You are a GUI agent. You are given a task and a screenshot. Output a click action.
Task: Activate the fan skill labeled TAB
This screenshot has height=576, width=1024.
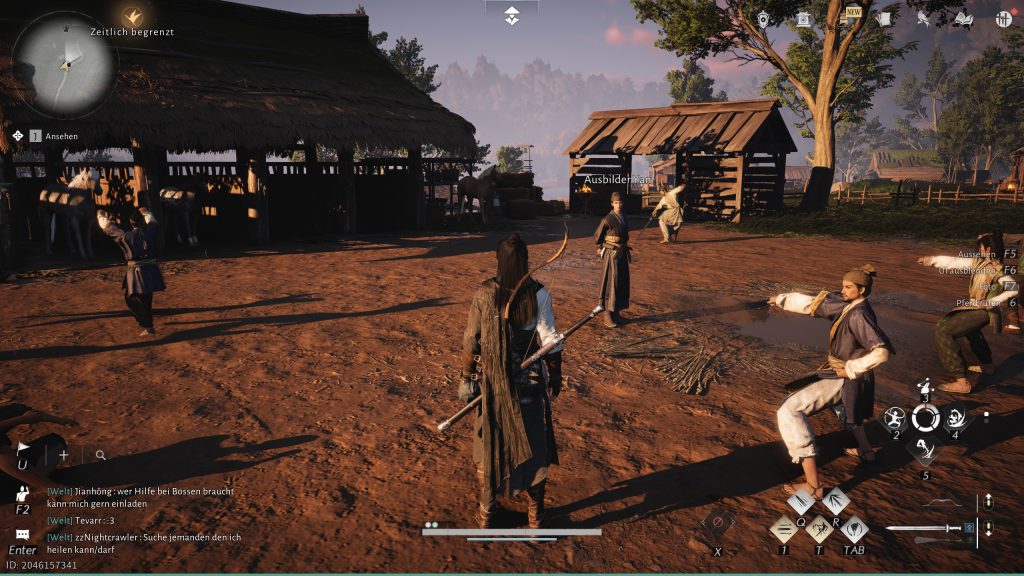[x=853, y=529]
